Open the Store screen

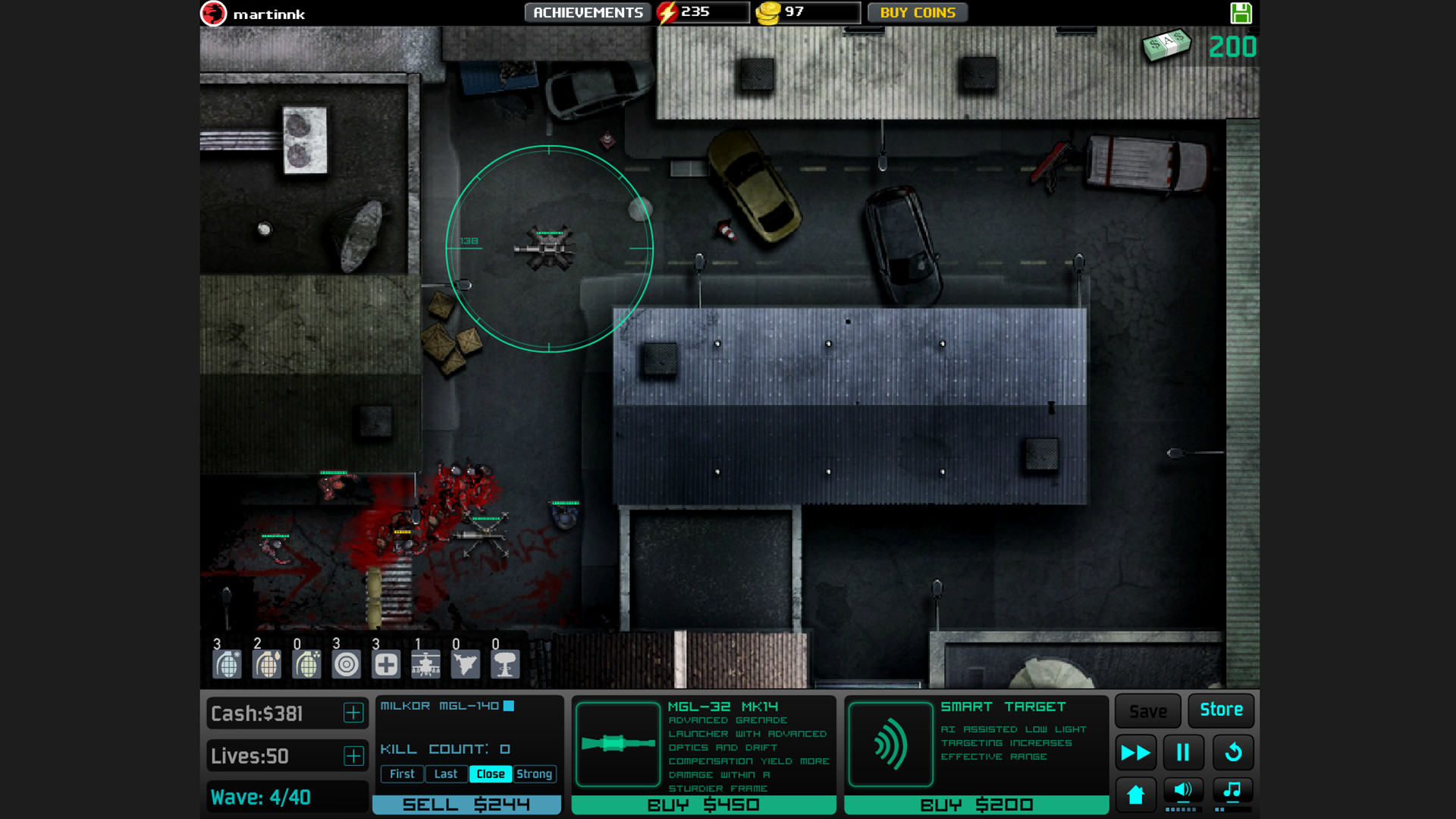pyautogui.click(x=1221, y=711)
